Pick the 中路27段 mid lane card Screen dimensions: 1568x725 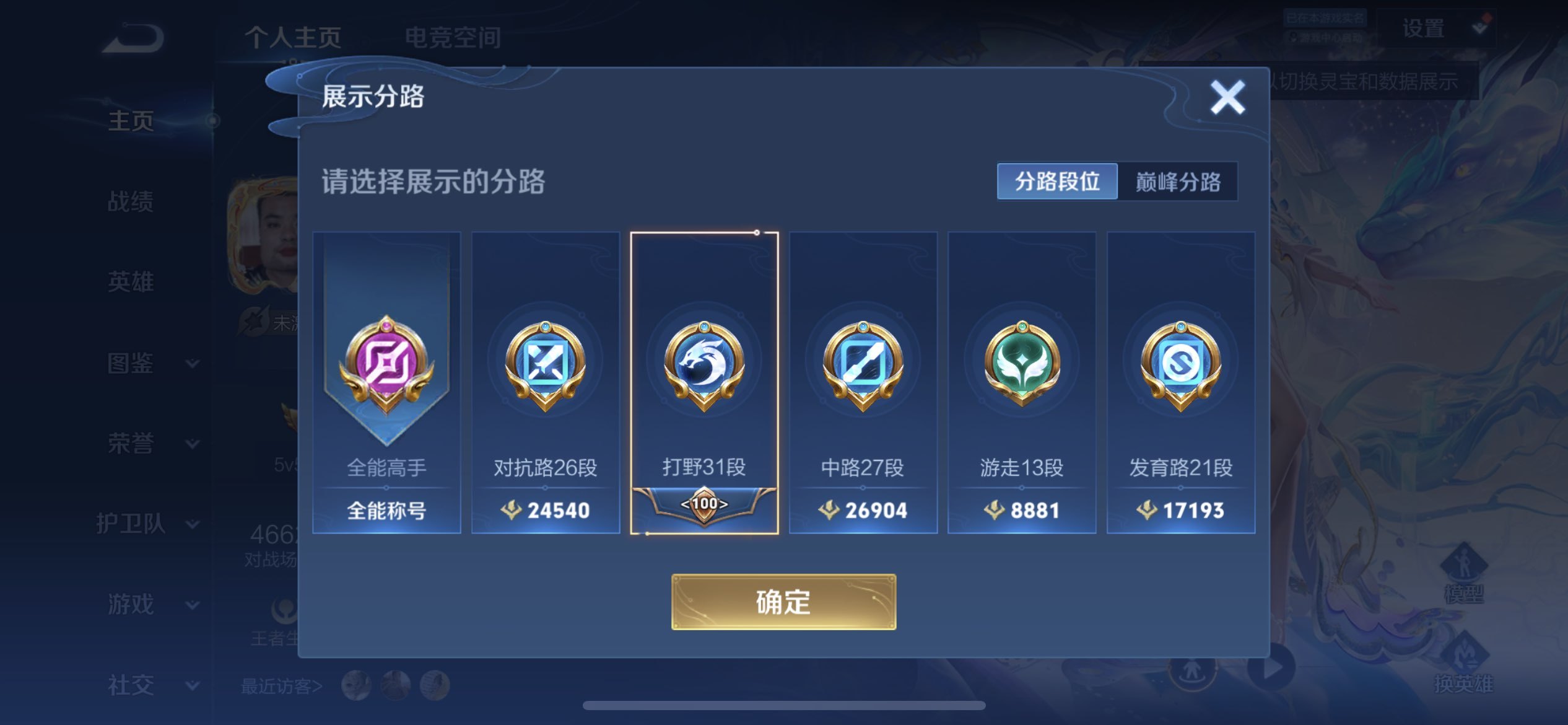[x=863, y=382]
